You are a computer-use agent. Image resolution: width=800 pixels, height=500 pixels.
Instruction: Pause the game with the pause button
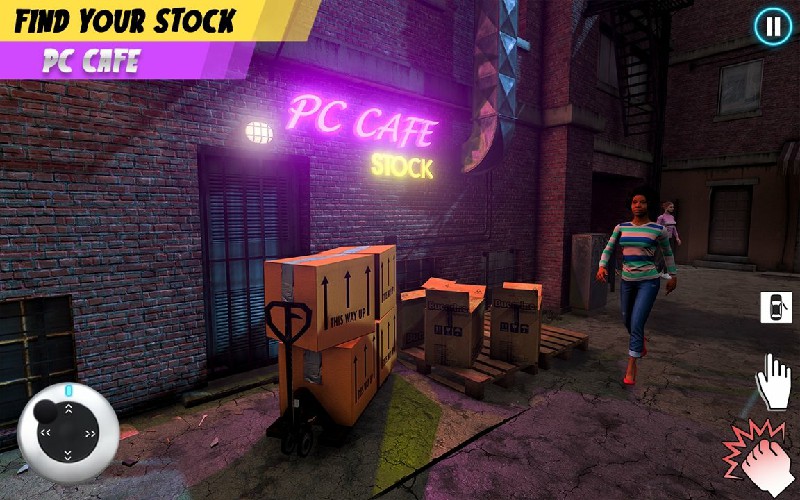772,27
